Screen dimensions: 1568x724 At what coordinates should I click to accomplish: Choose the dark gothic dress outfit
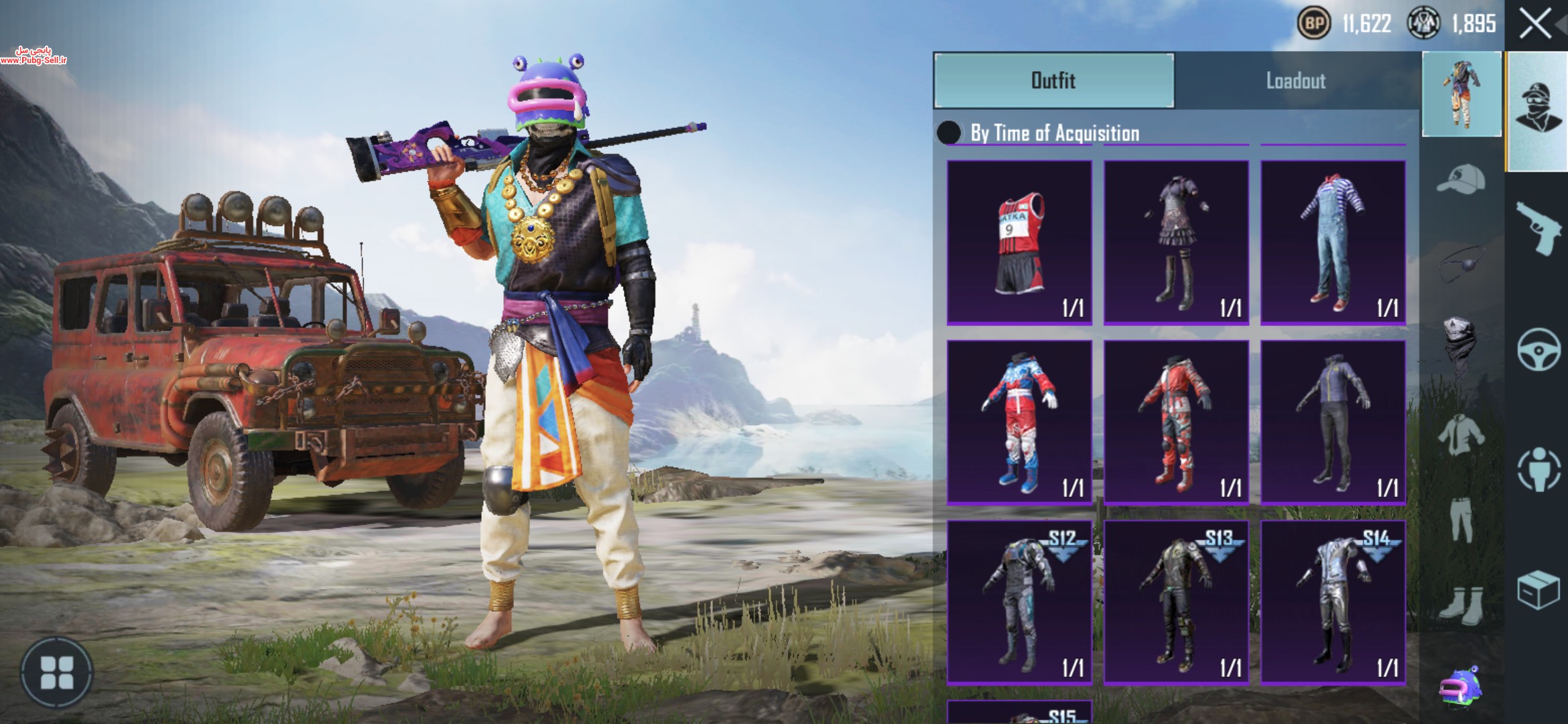[x=1176, y=243]
